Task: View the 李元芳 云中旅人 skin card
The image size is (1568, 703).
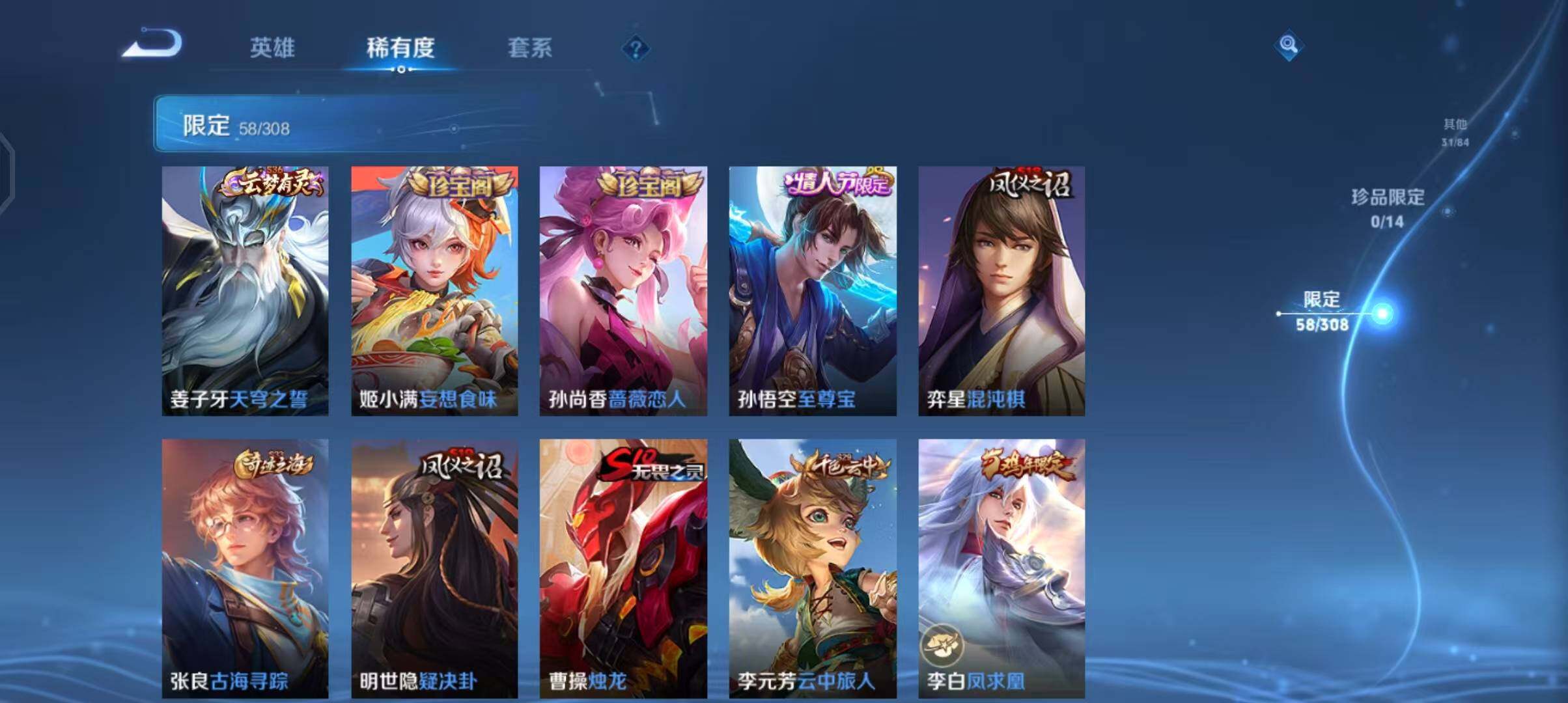Action: click(x=813, y=568)
